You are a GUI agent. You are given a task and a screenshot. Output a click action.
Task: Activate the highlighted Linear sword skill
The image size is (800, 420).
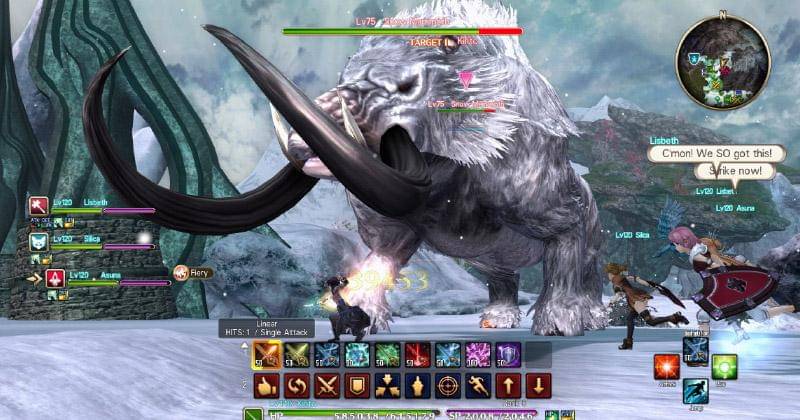[265, 355]
